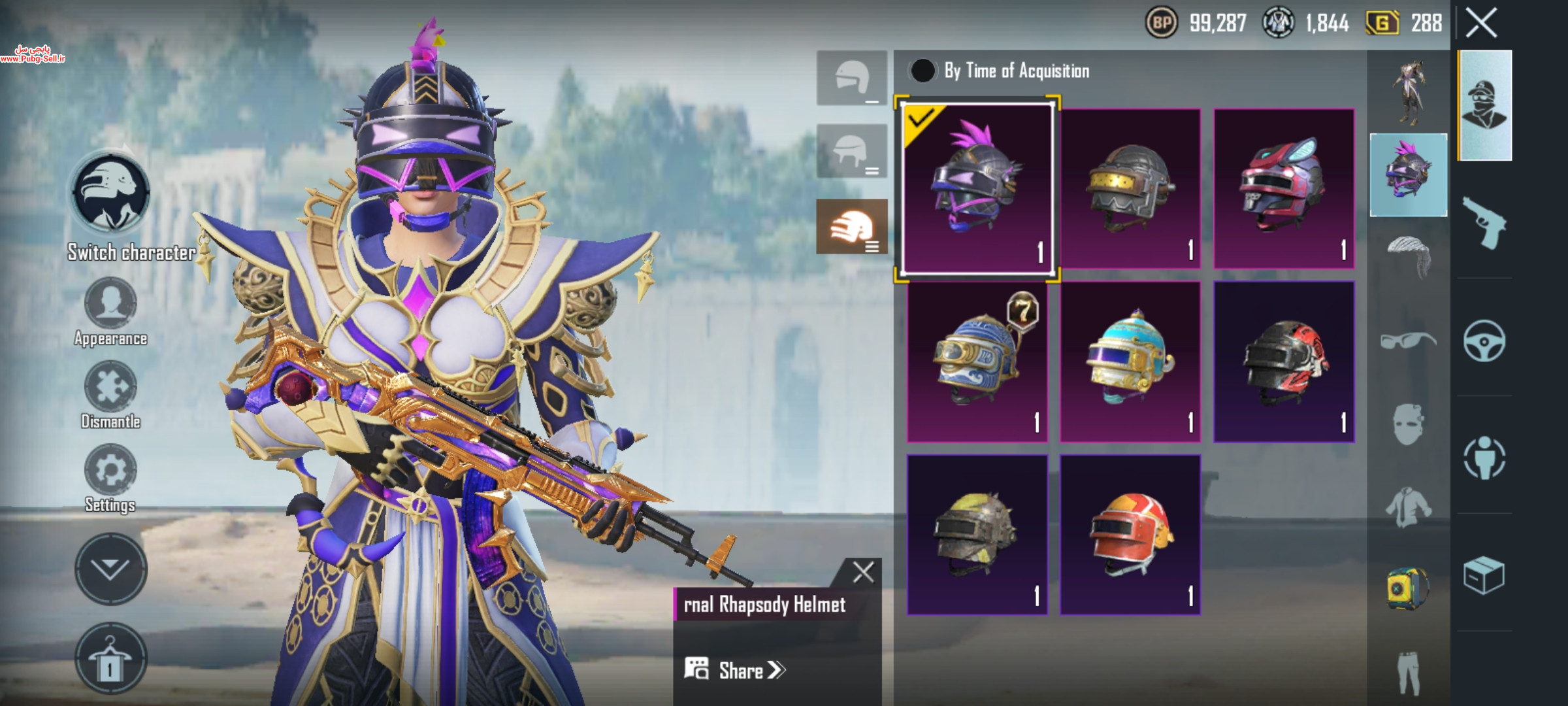Screen dimensions: 1568x706
Task: Open the Switch character option
Action: coord(110,194)
